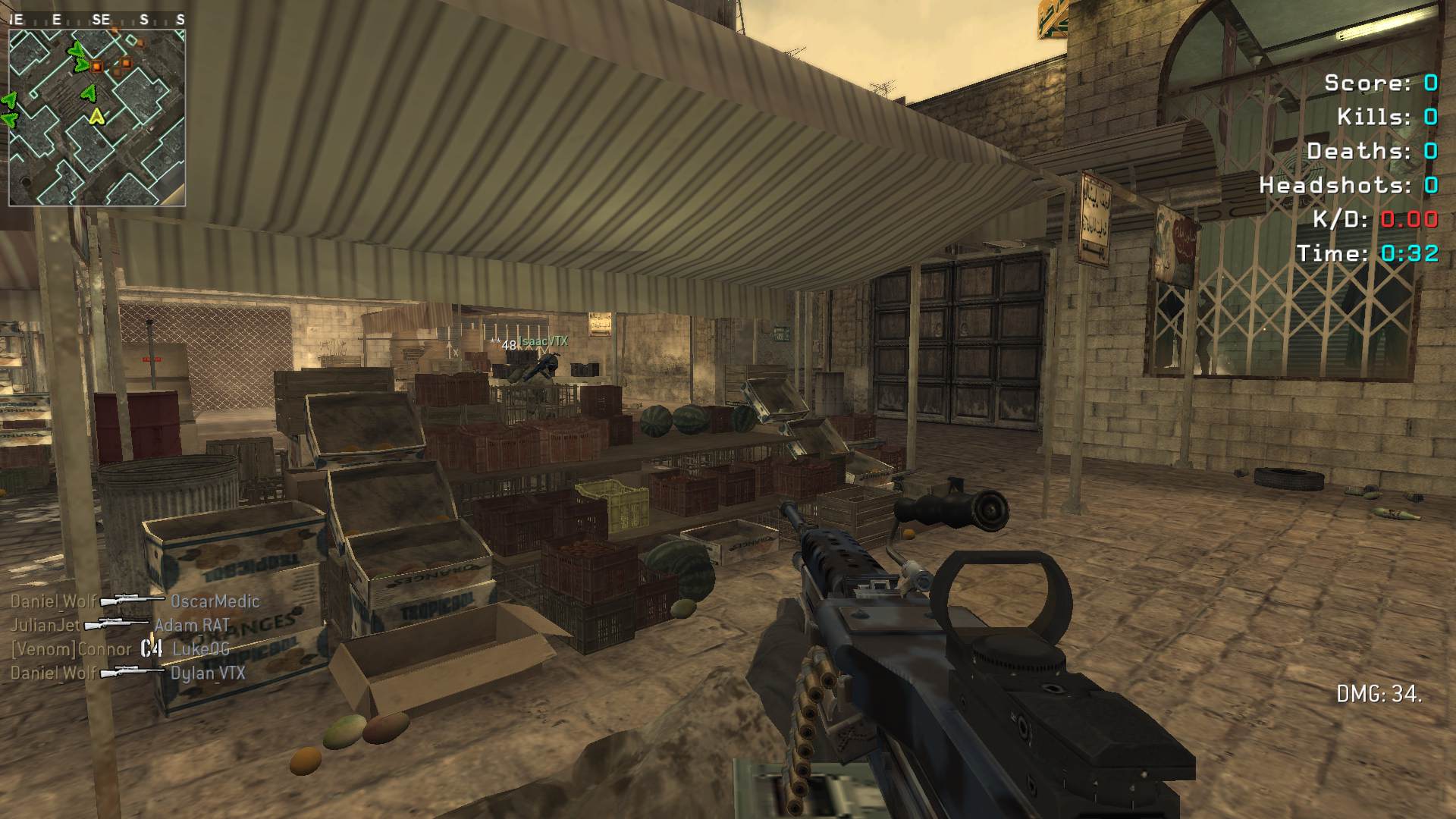Select the IsaacVTX teammate name tag
The width and height of the screenshot is (1456, 819).
tap(543, 342)
